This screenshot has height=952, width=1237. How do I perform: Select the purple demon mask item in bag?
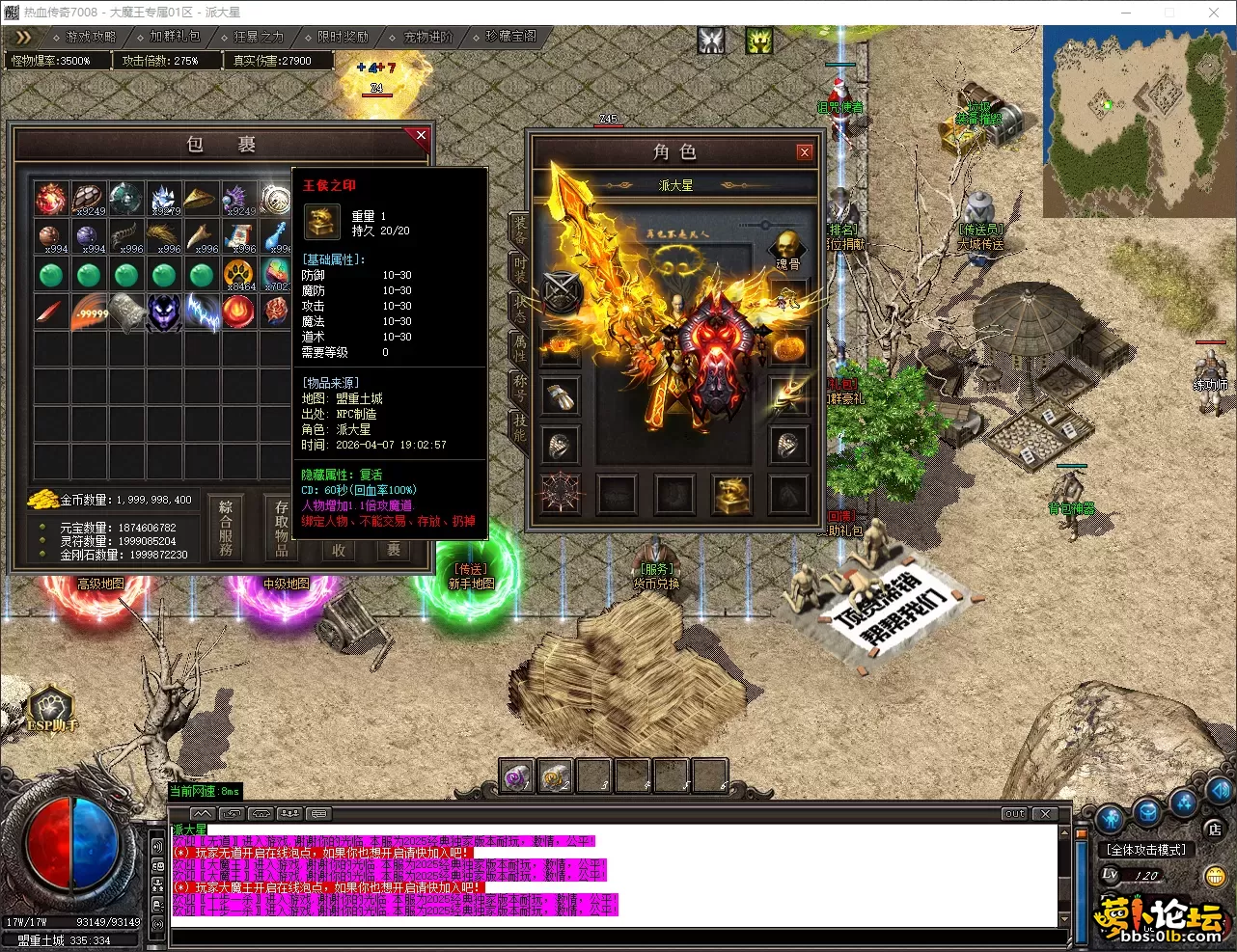[x=163, y=313]
